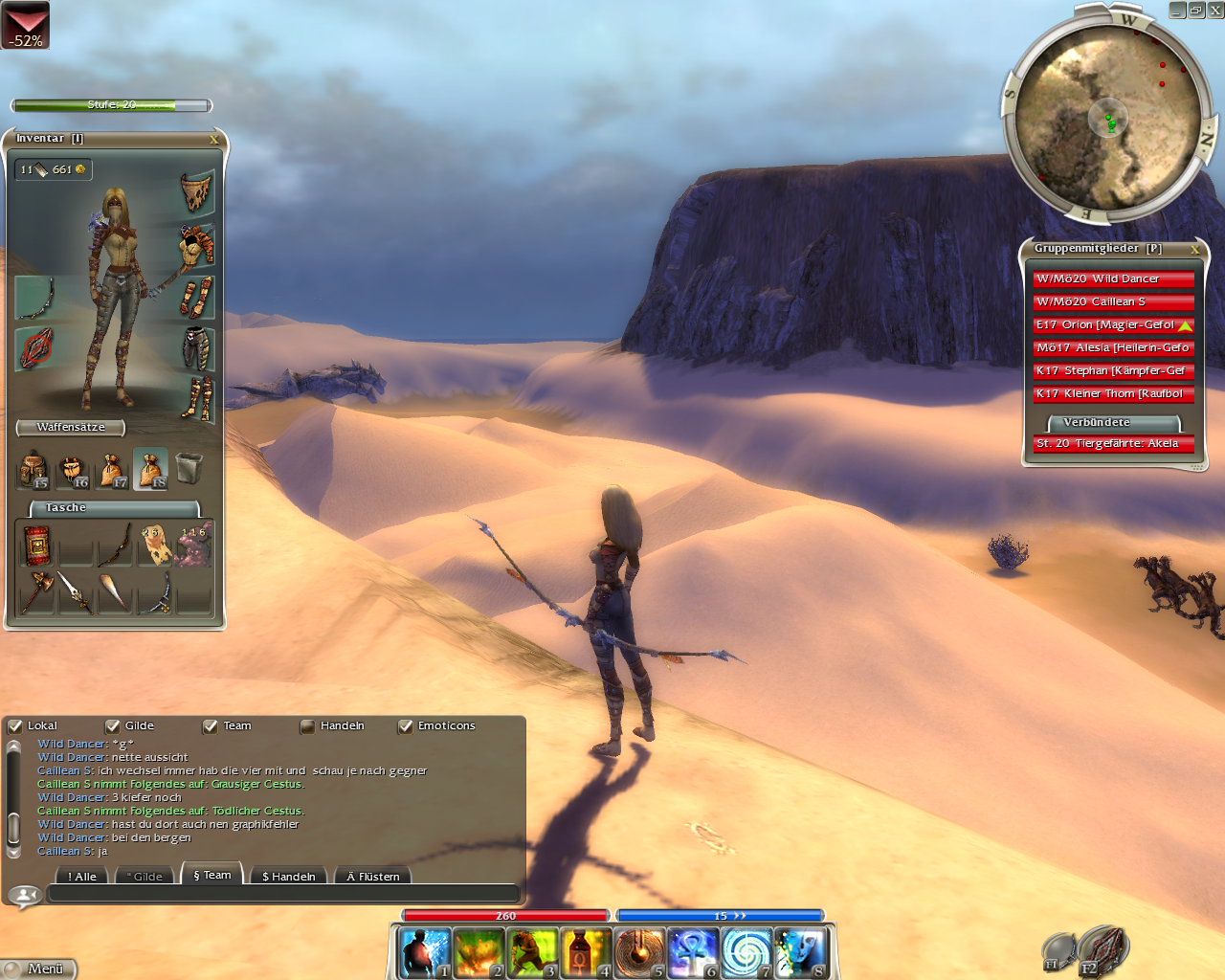Toggle the Gilde chat filter checkbox
The image size is (1225, 980).
tap(113, 726)
